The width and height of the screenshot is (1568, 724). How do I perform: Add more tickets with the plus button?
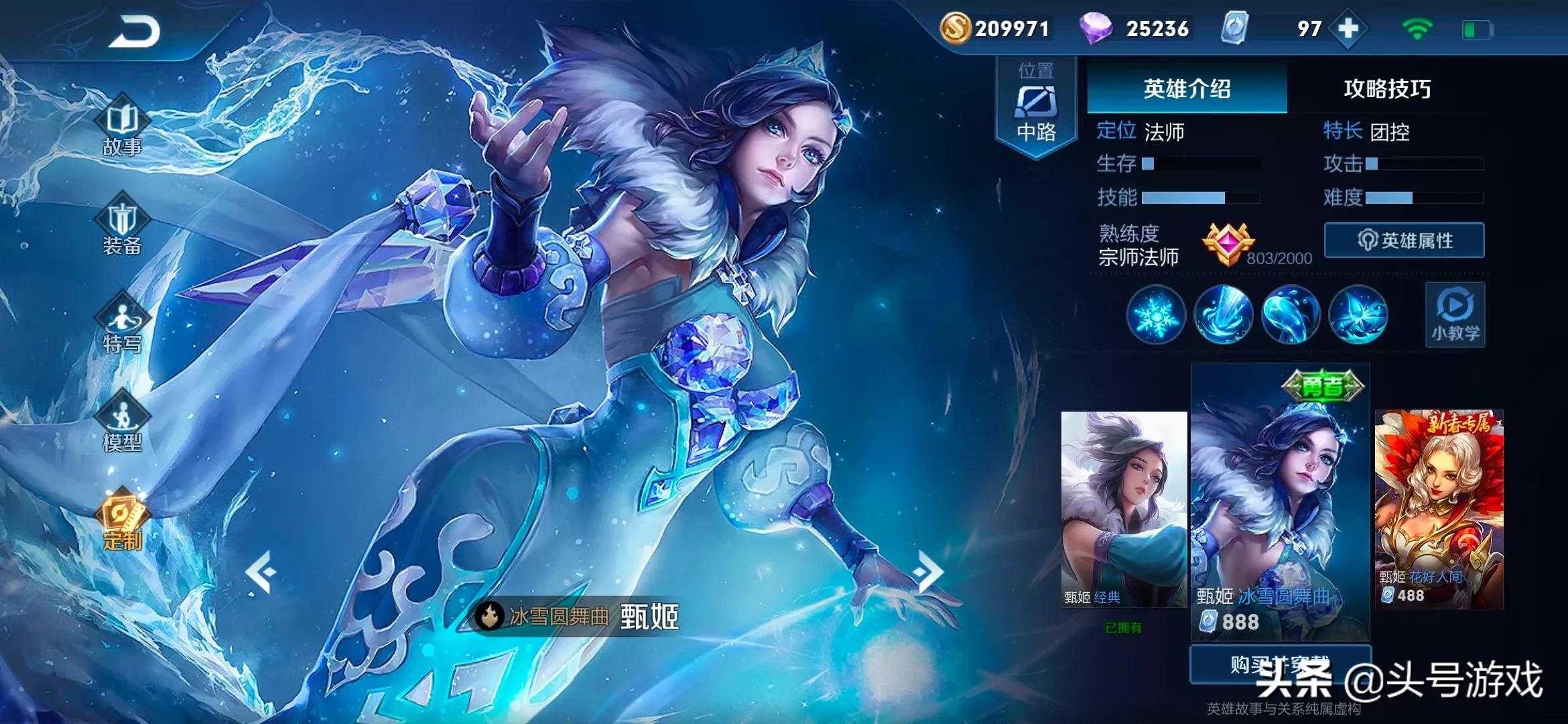(x=1348, y=29)
